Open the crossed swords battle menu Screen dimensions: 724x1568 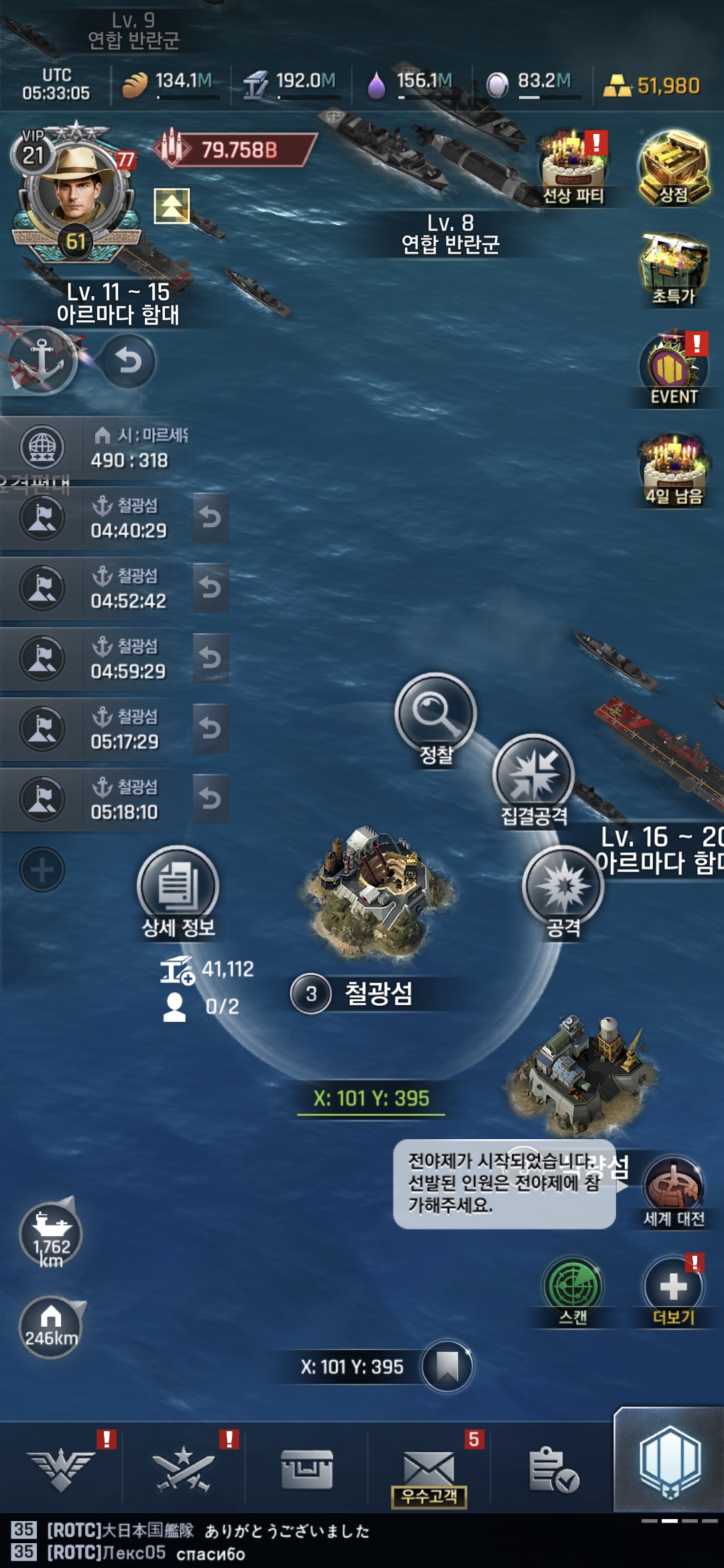coord(182,1469)
